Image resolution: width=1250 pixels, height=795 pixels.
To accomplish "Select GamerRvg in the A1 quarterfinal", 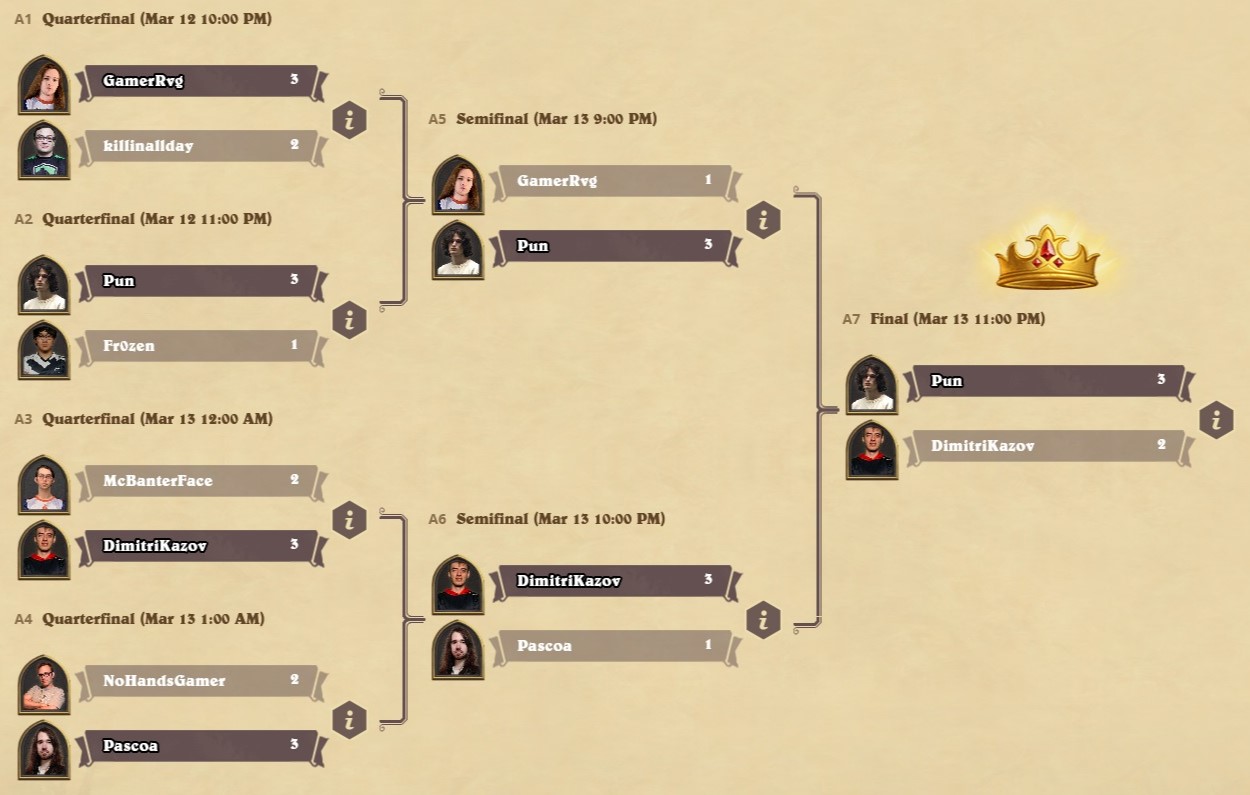I will [200, 81].
